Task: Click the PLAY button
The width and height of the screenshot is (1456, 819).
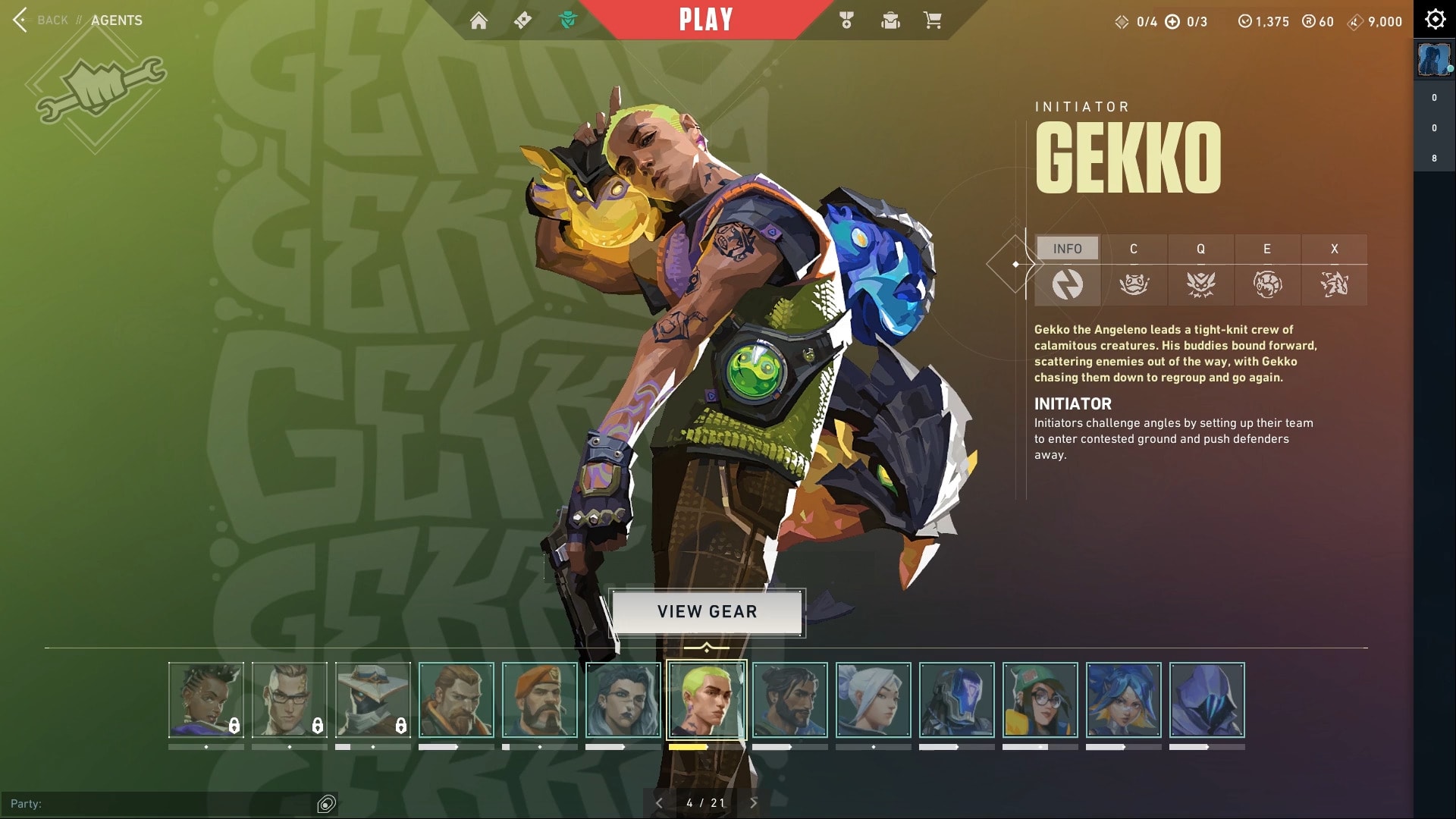Action: pos(705,20)
